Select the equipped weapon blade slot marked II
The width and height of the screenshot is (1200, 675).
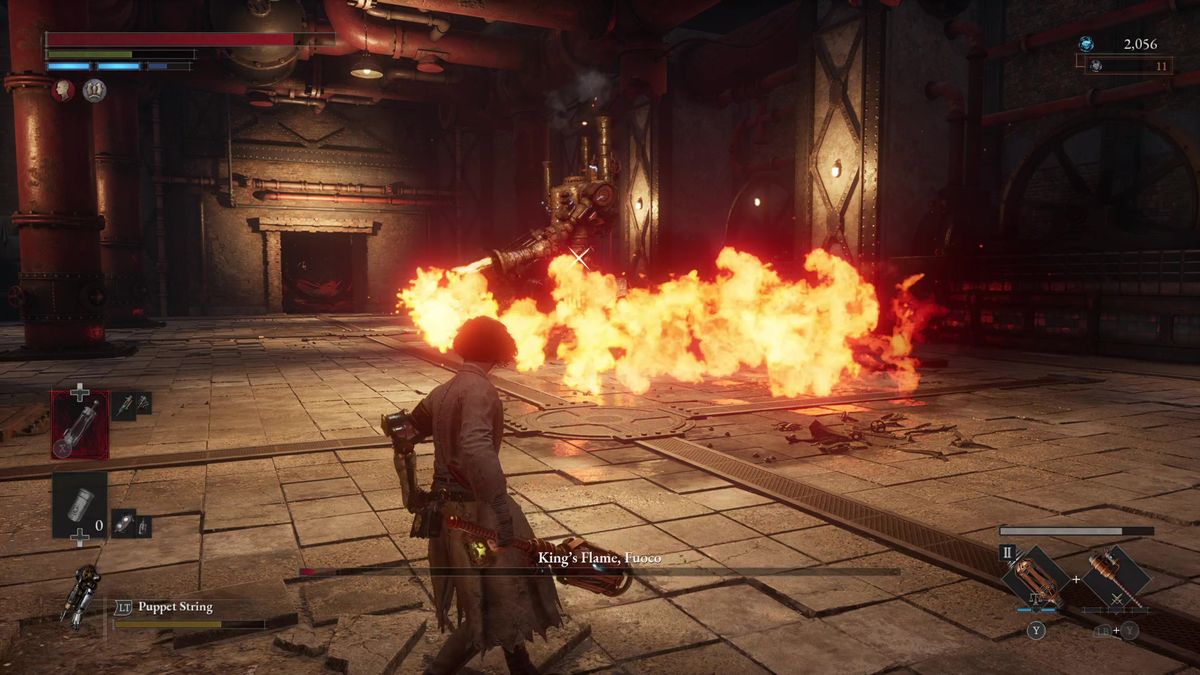click(x=1036, y=578)
